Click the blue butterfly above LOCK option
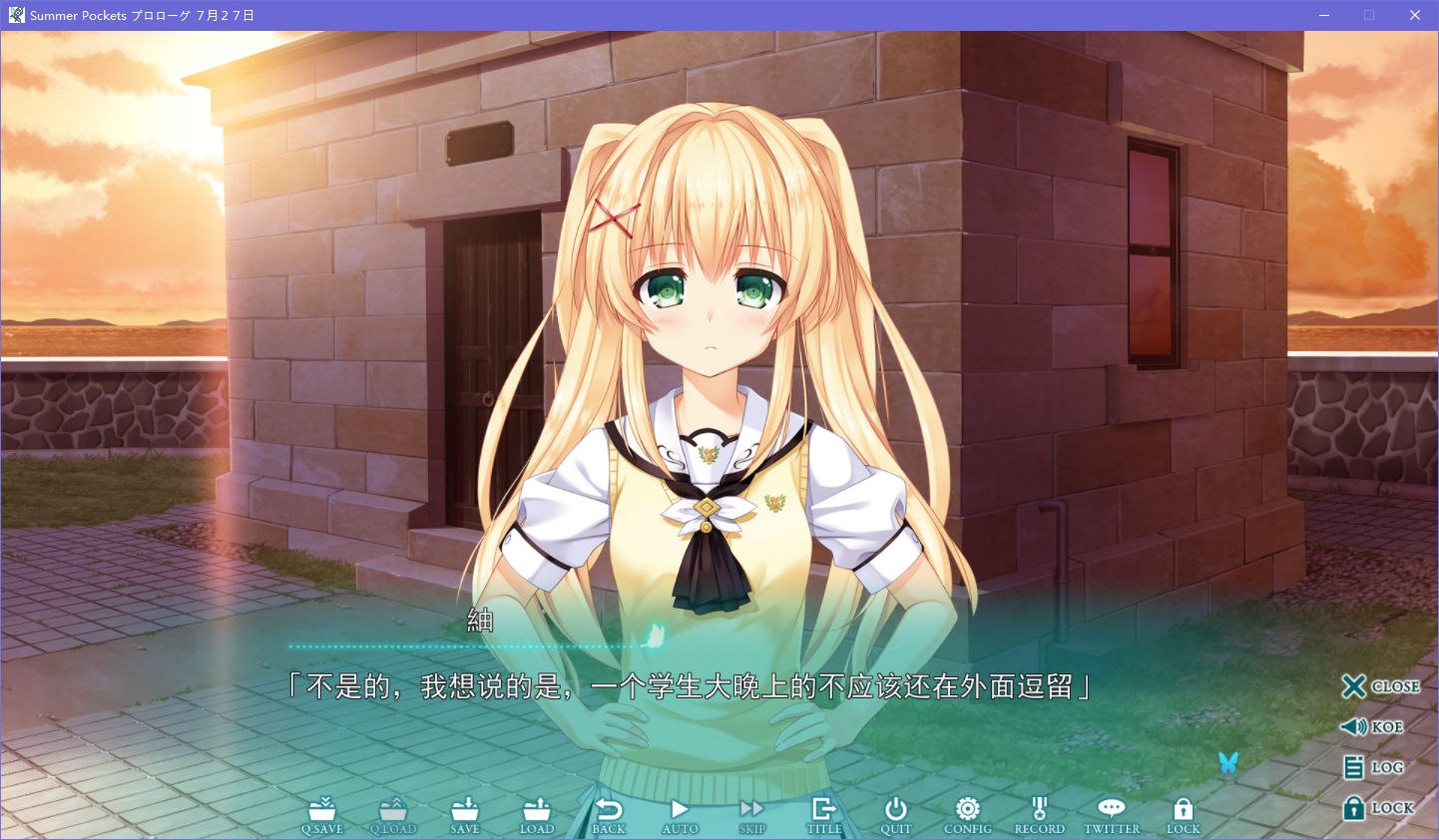The height and width of the screenshot is (840, 1439). tap(1227, 763)
